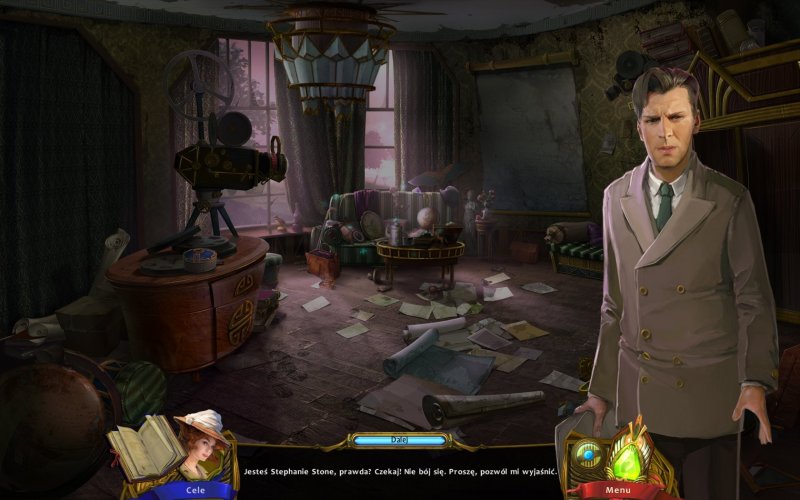This screenshot has width=800, height=500.
Task: Open the game Menu
Action: pos(617,490)
